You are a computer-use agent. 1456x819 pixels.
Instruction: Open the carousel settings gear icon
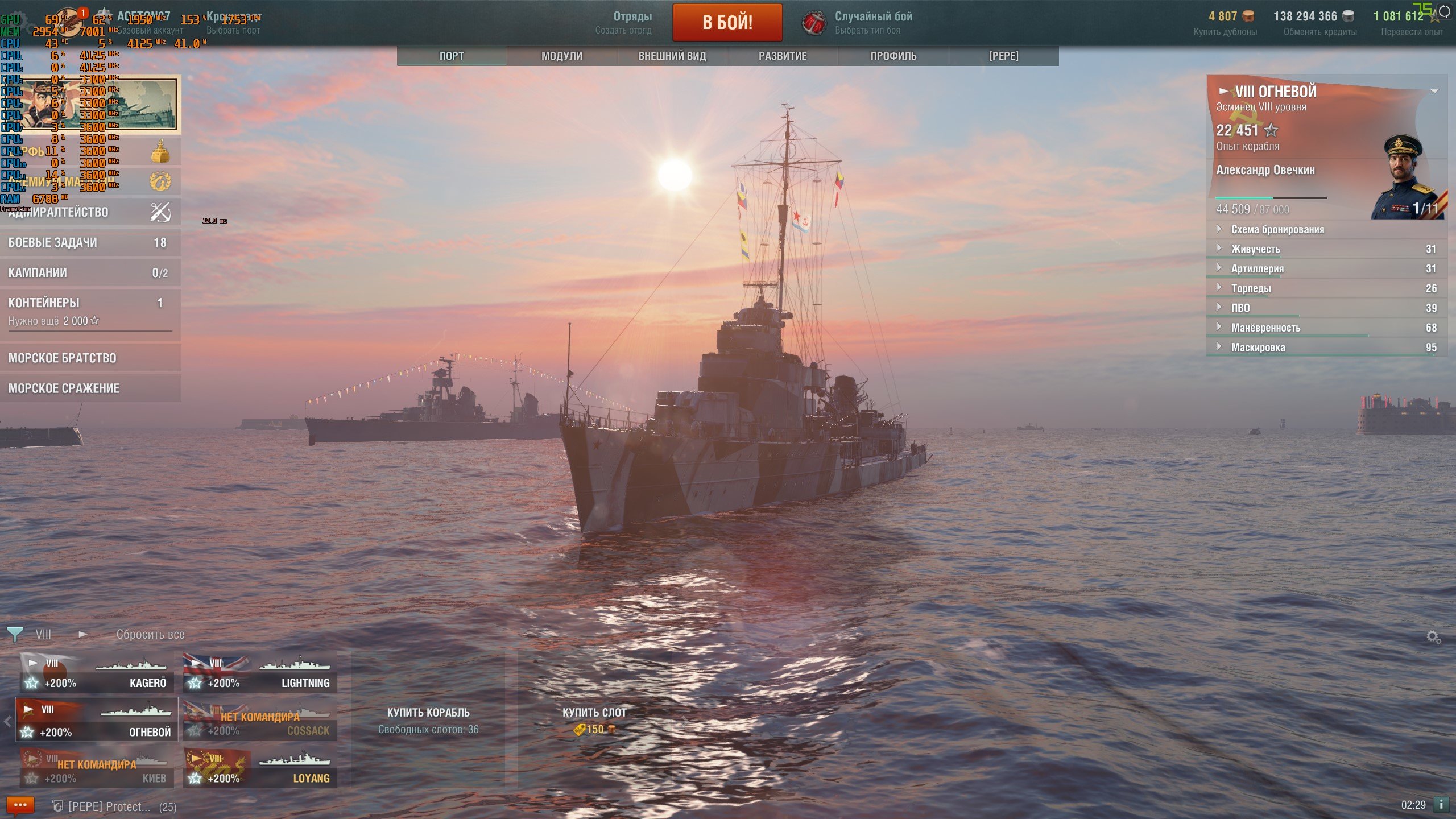tap(1433, 637)
